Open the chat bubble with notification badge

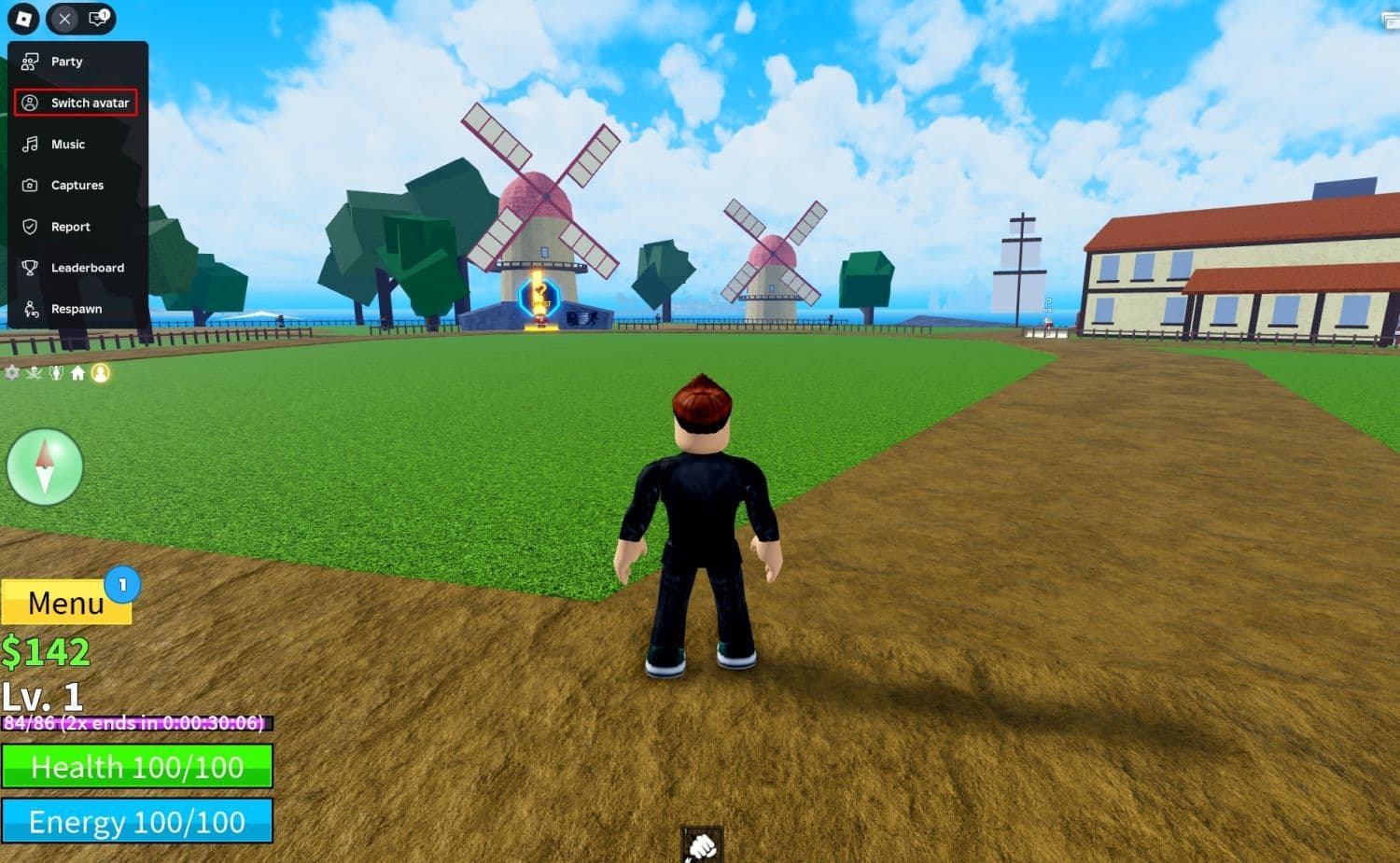click(x=96, y=19)
